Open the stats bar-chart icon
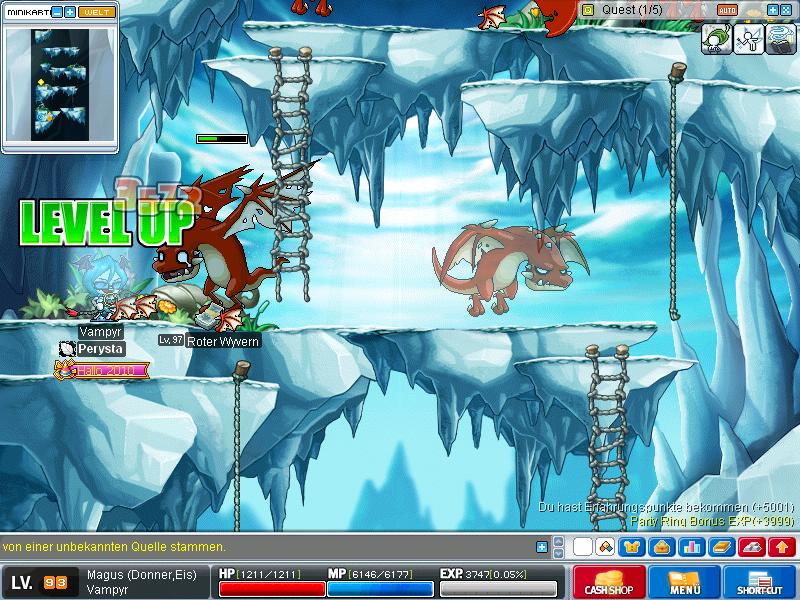 tap(691, 547)
